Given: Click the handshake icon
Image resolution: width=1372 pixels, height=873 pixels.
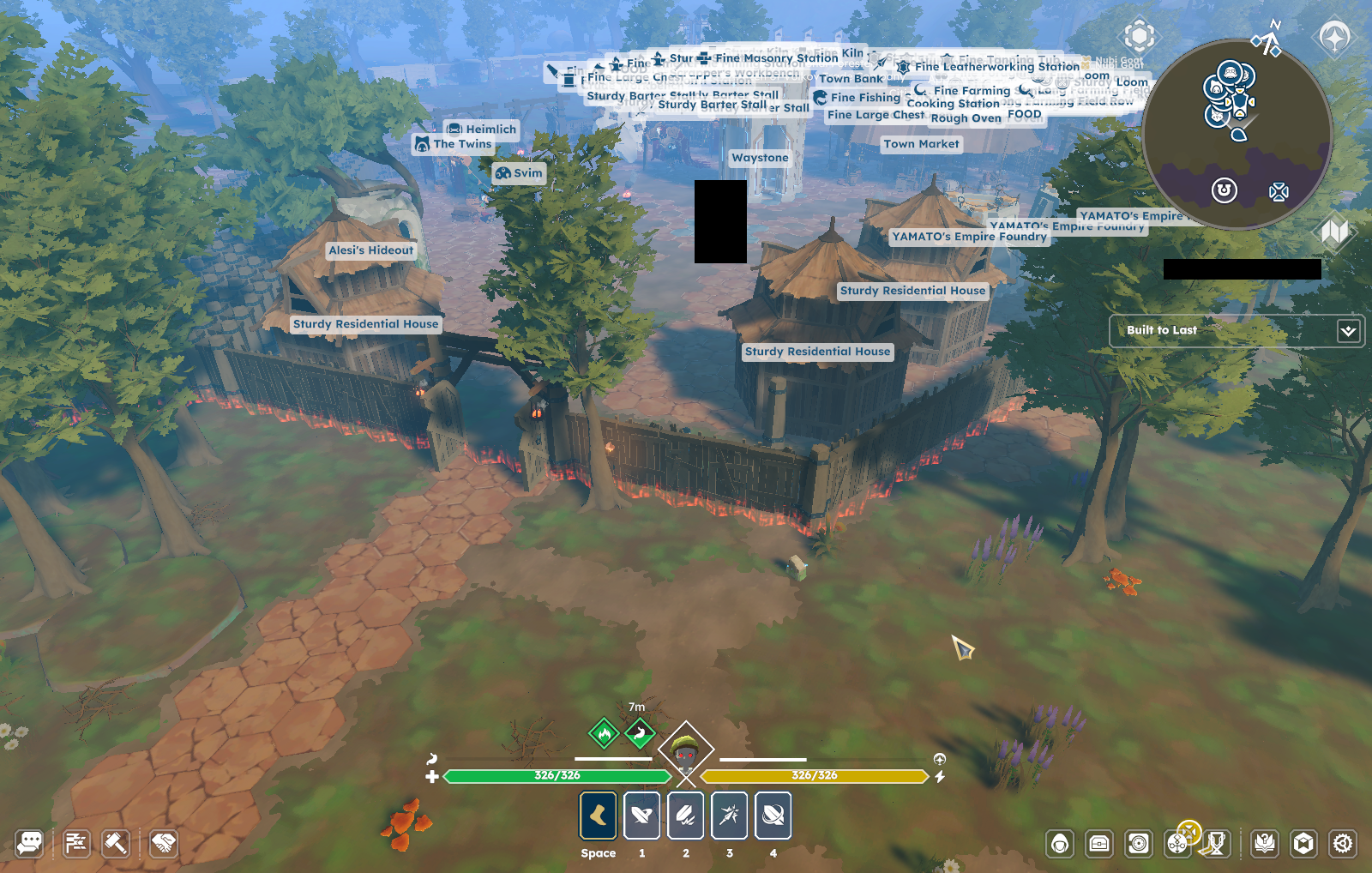Looking at the screenshot, I should click(x=163, y=843).
